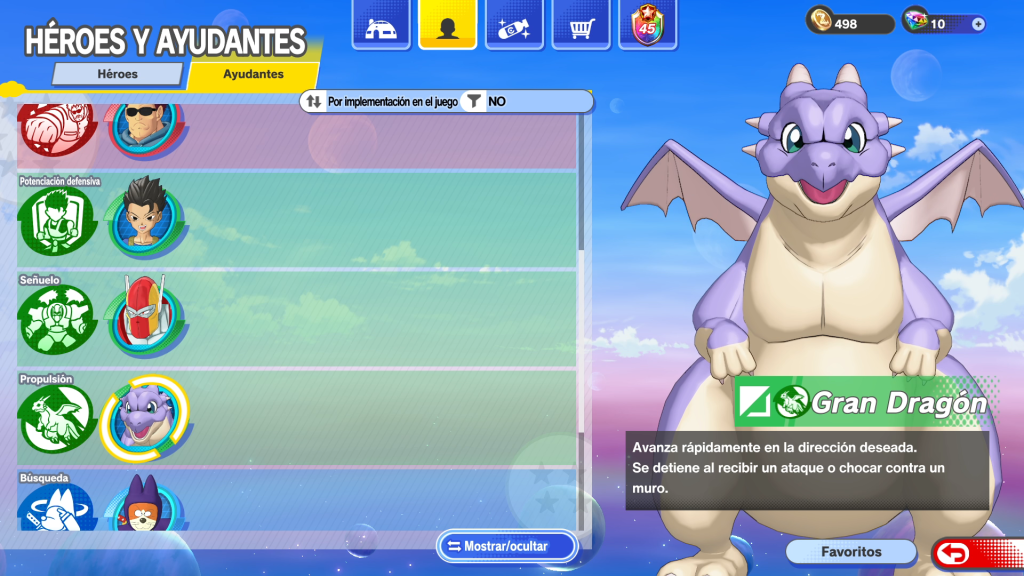
Task: Open the dome house home menu
Action: (380, 27)
